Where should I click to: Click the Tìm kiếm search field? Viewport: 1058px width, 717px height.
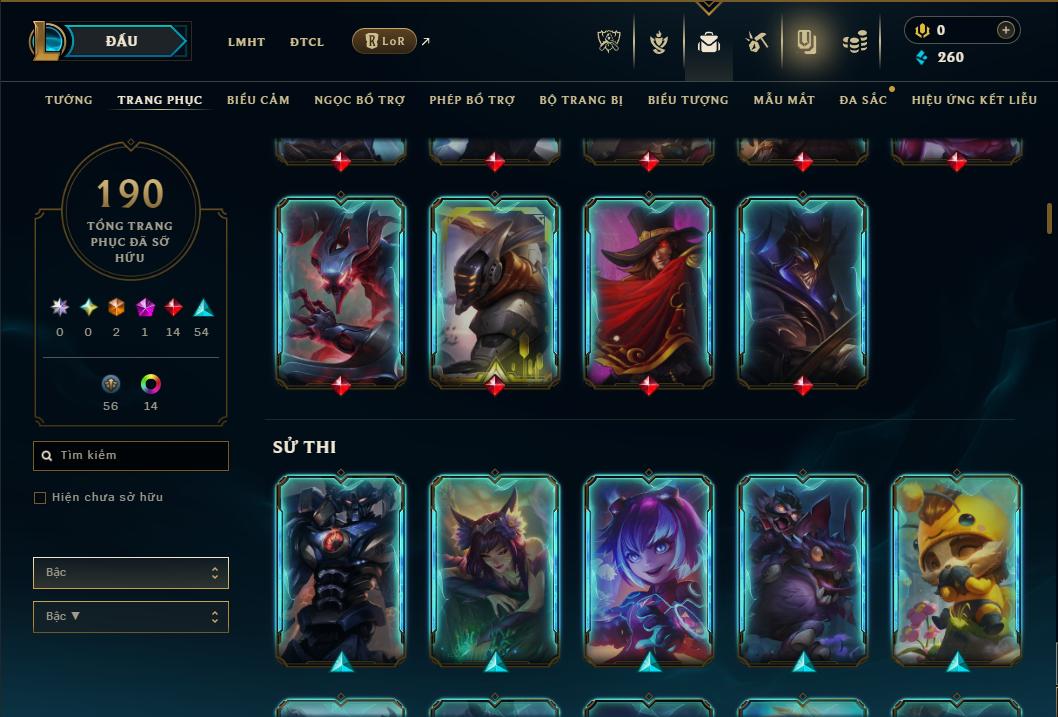(131, 456)
